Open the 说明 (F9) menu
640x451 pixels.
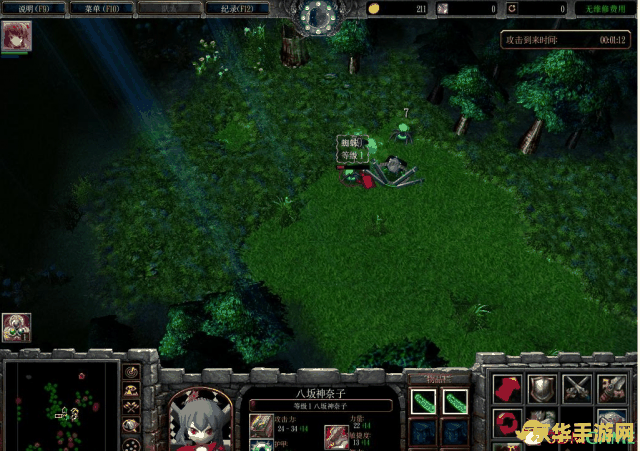(33, 9)
